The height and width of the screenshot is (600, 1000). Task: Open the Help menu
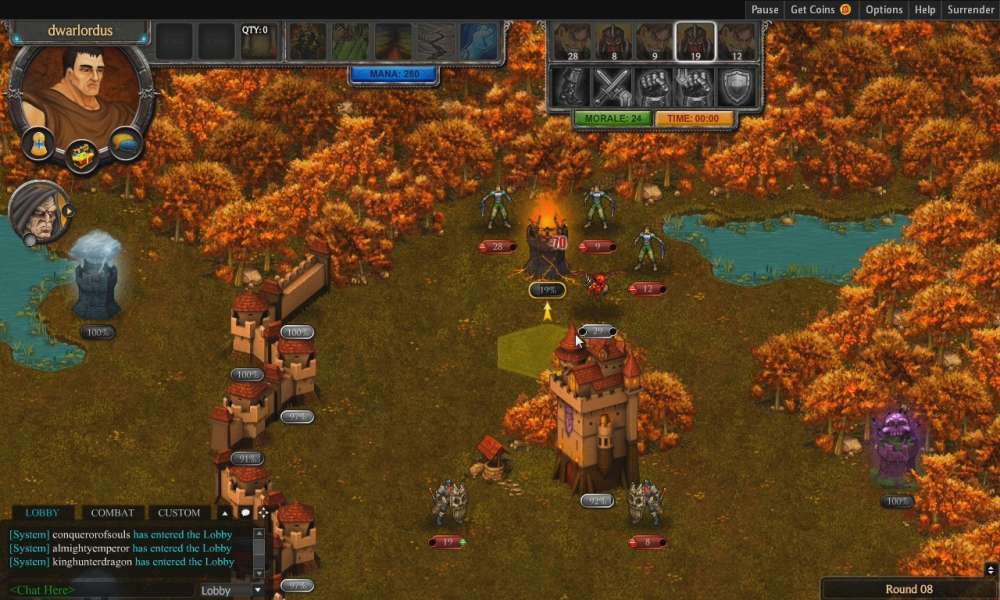925,10
